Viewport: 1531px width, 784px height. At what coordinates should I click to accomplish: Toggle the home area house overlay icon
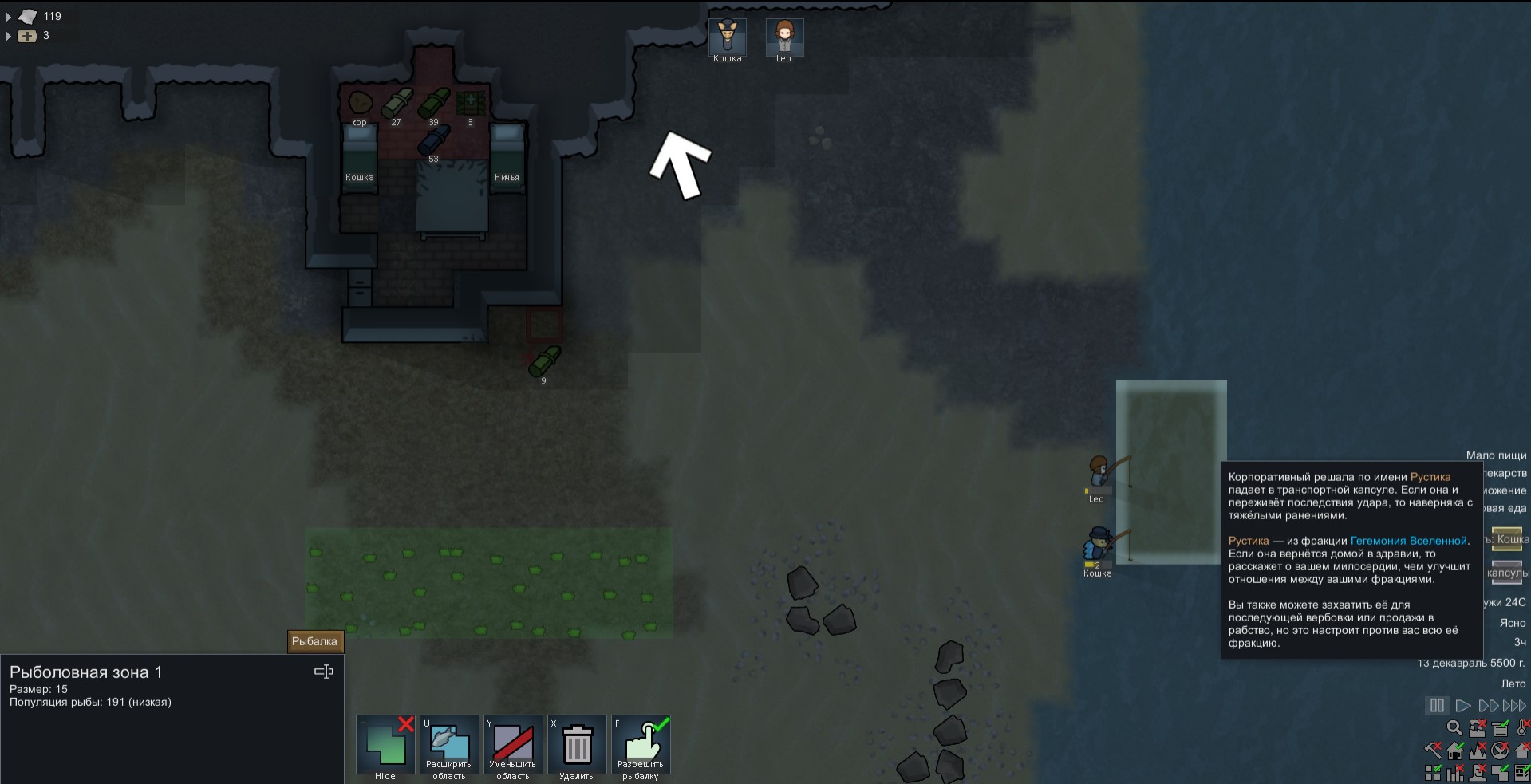click(1455, 751)
